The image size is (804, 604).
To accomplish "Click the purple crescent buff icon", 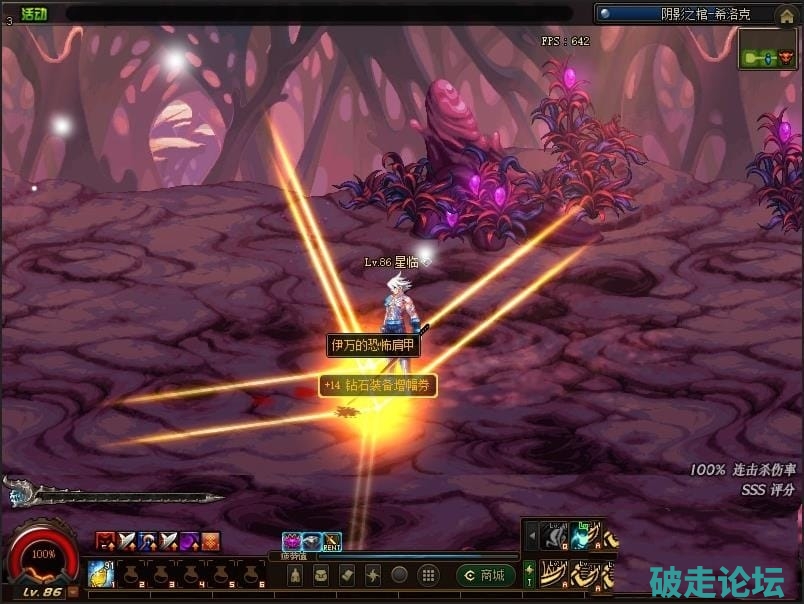I will pos(189,542).
